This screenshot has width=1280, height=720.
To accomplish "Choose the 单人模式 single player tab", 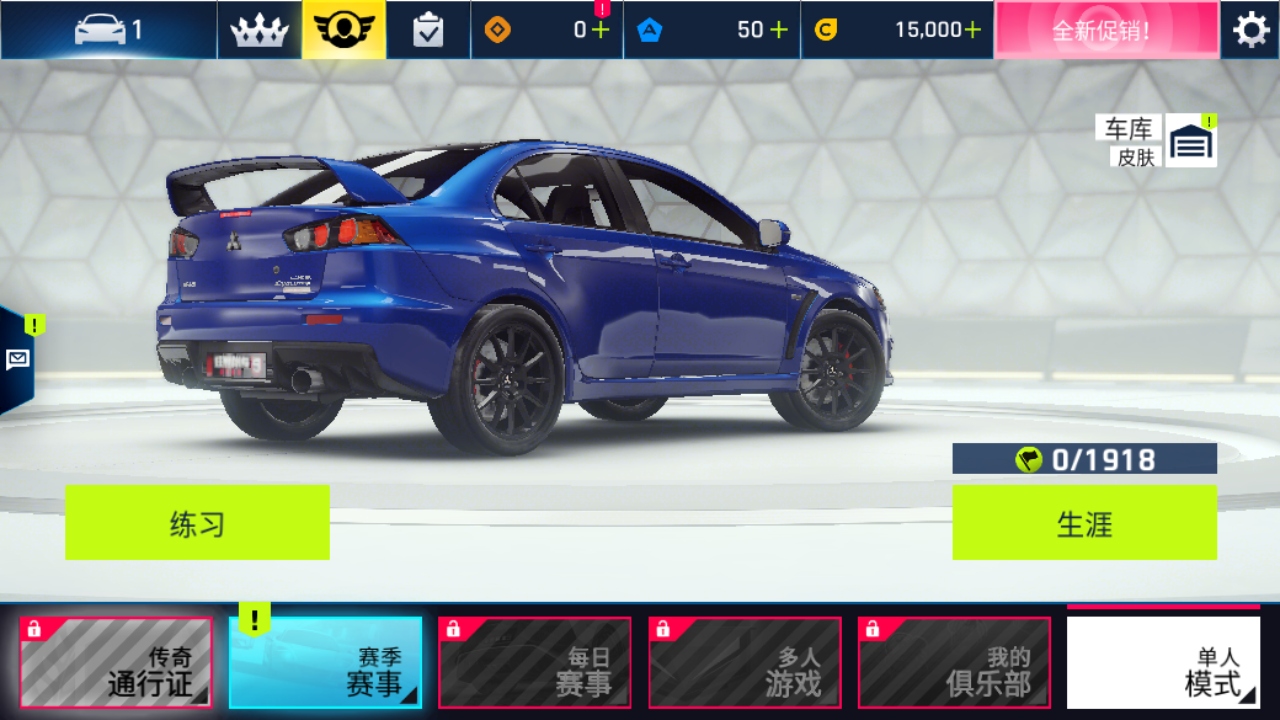I will (1163, 662).
